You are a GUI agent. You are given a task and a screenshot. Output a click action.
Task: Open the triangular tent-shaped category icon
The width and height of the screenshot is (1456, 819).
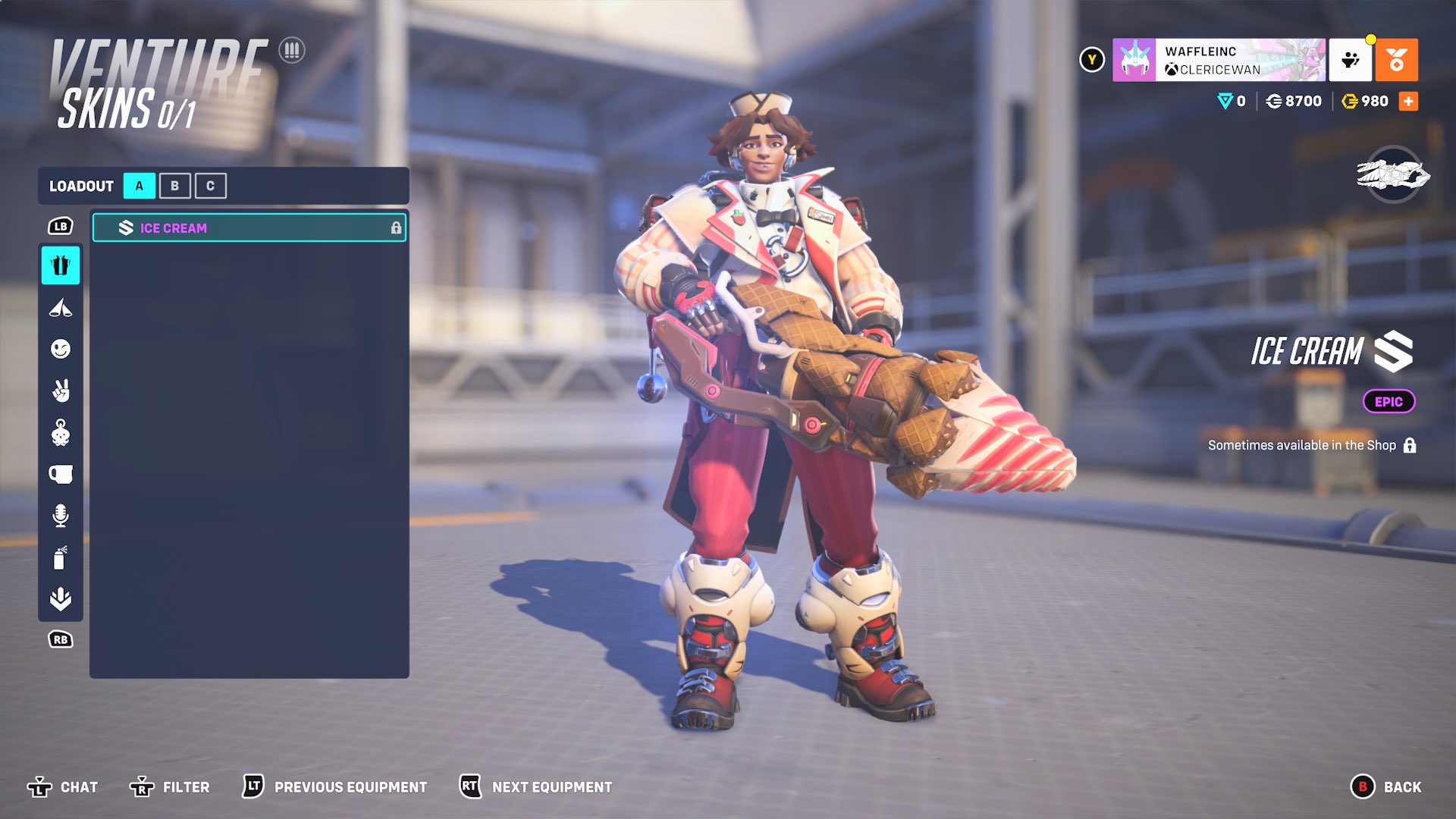(x=61, y=308)
